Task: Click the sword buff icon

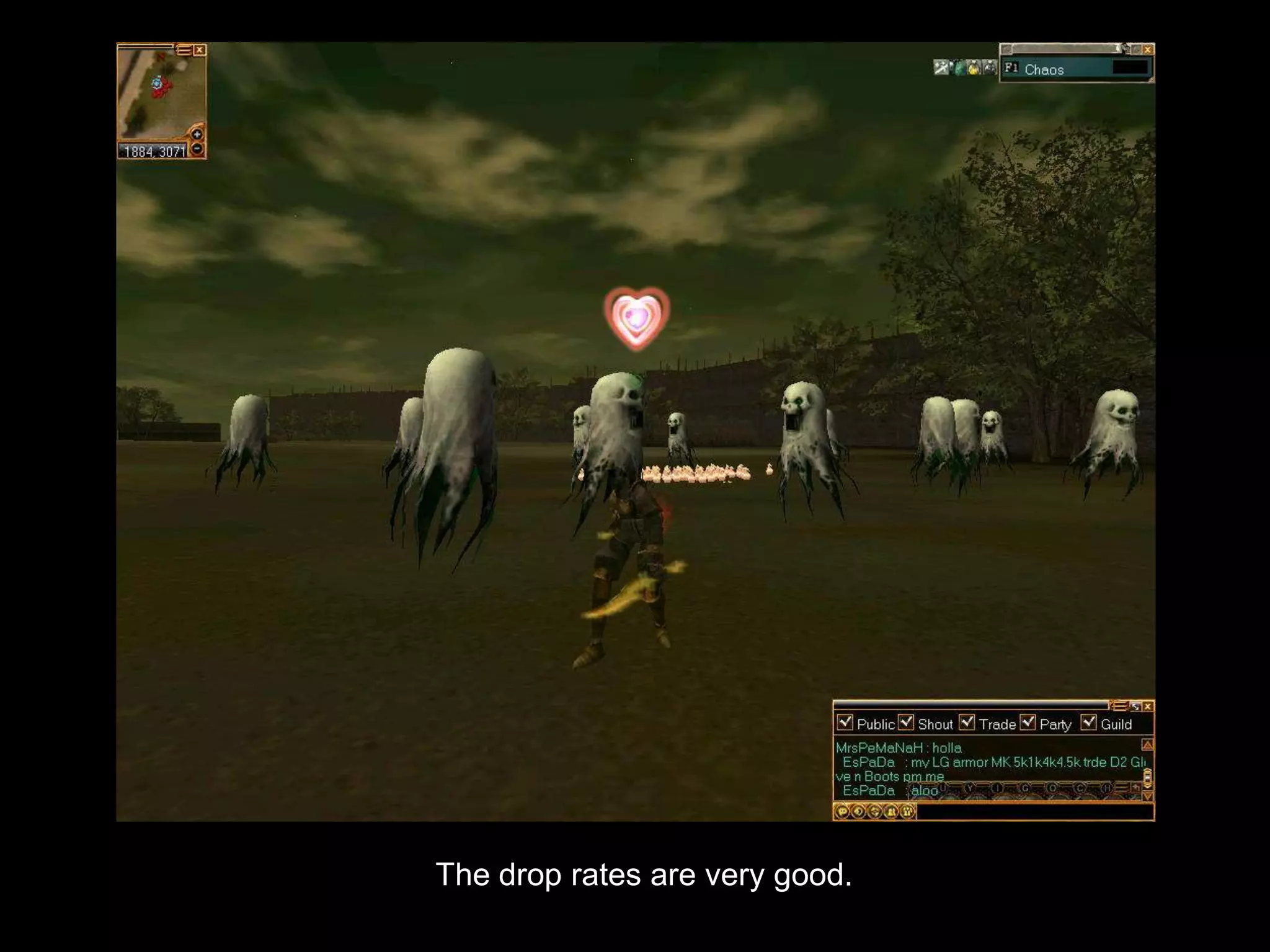Action: pyautogui.click(x=941, y=68)
